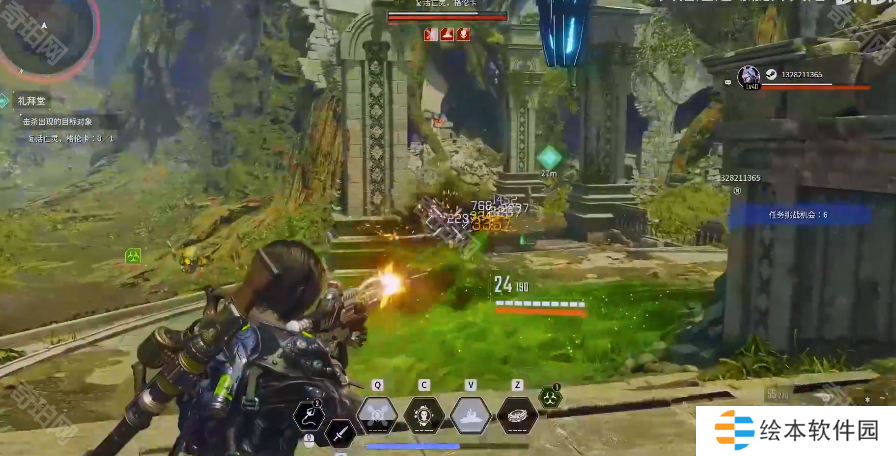
Task: Click the green biohazard hexagon icon
Action: [x=549, y=397]
